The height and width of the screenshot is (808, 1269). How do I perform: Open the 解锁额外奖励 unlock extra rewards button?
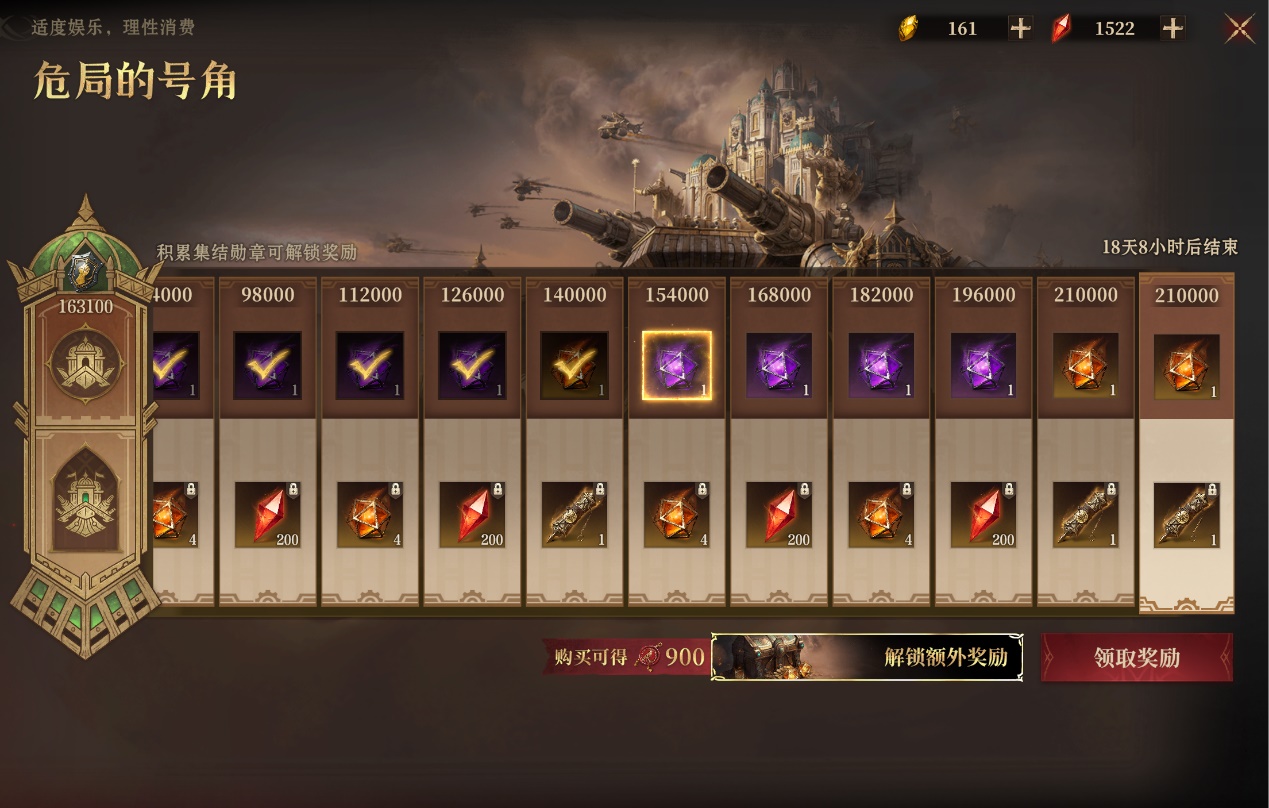[866, 657]
